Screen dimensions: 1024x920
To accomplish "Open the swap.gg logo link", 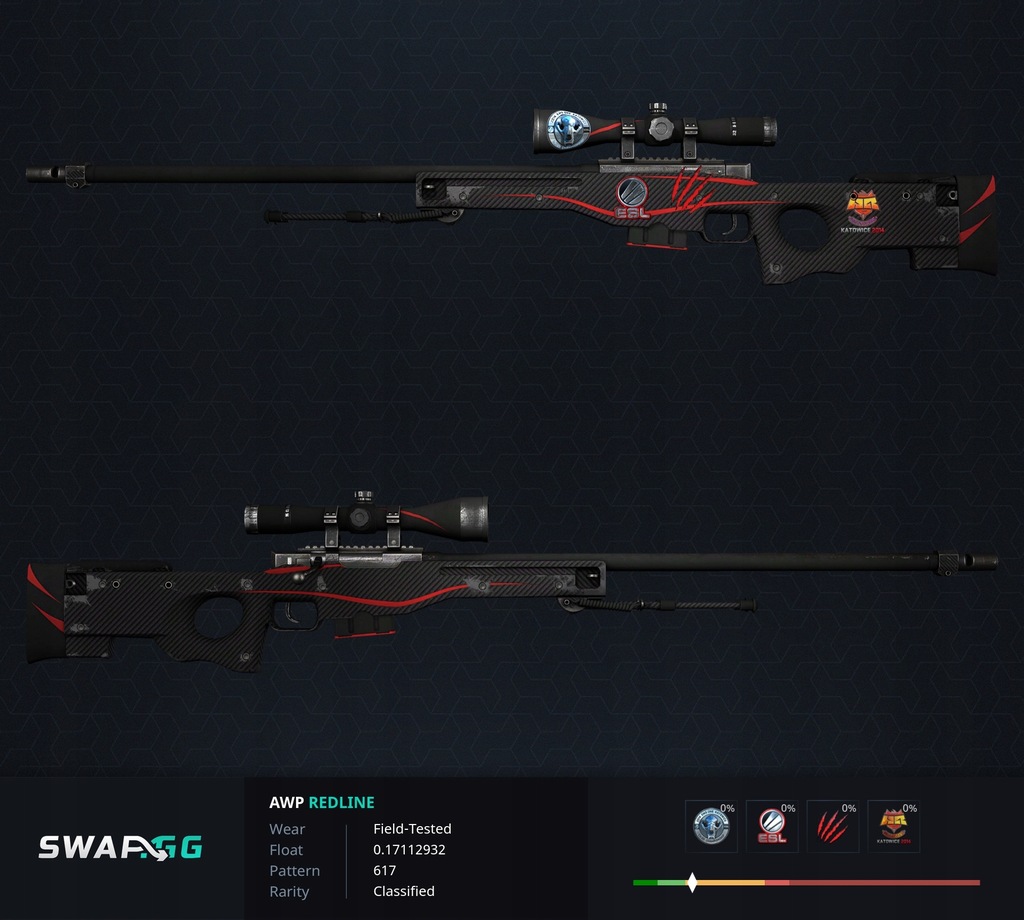I will pos(120,848).
